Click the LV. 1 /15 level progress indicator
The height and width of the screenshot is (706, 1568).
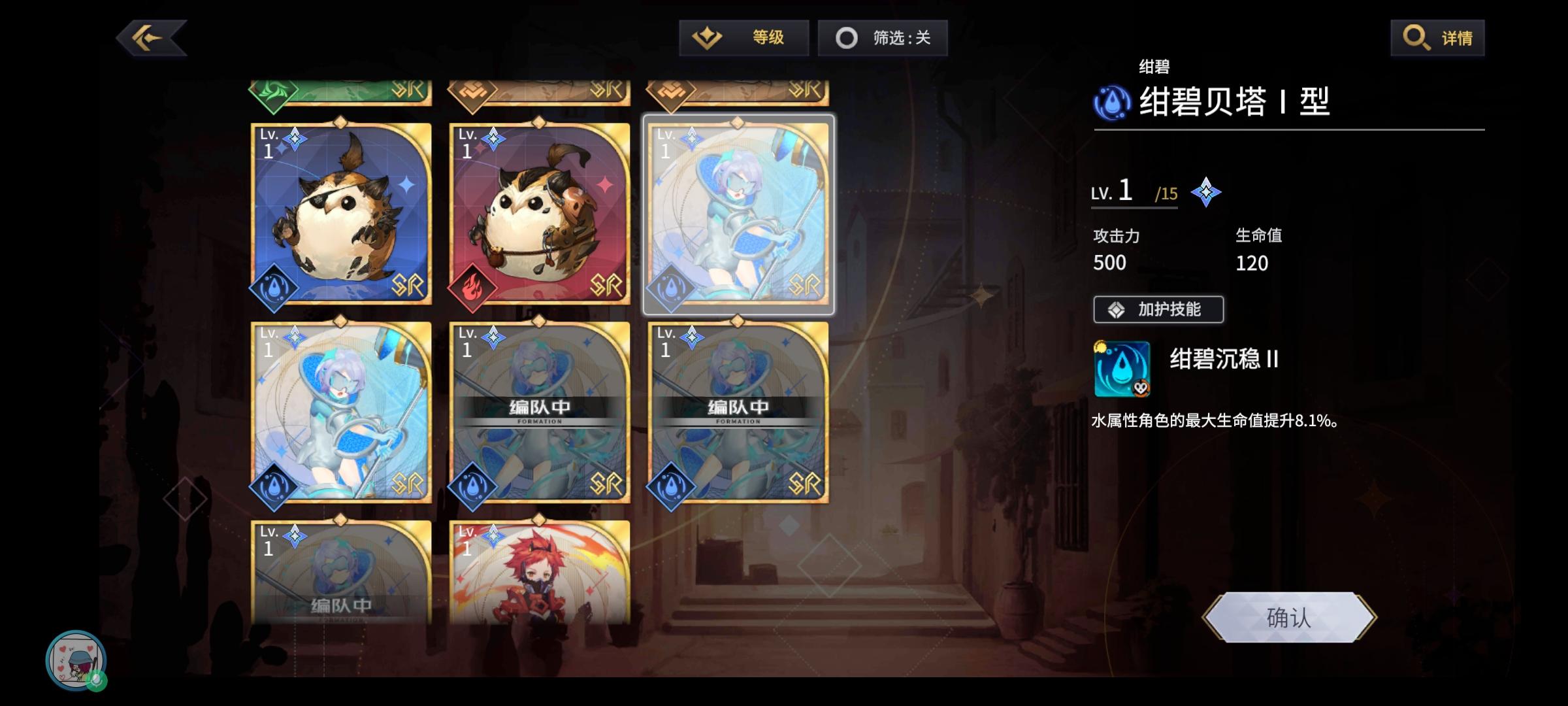(1134, 192)
